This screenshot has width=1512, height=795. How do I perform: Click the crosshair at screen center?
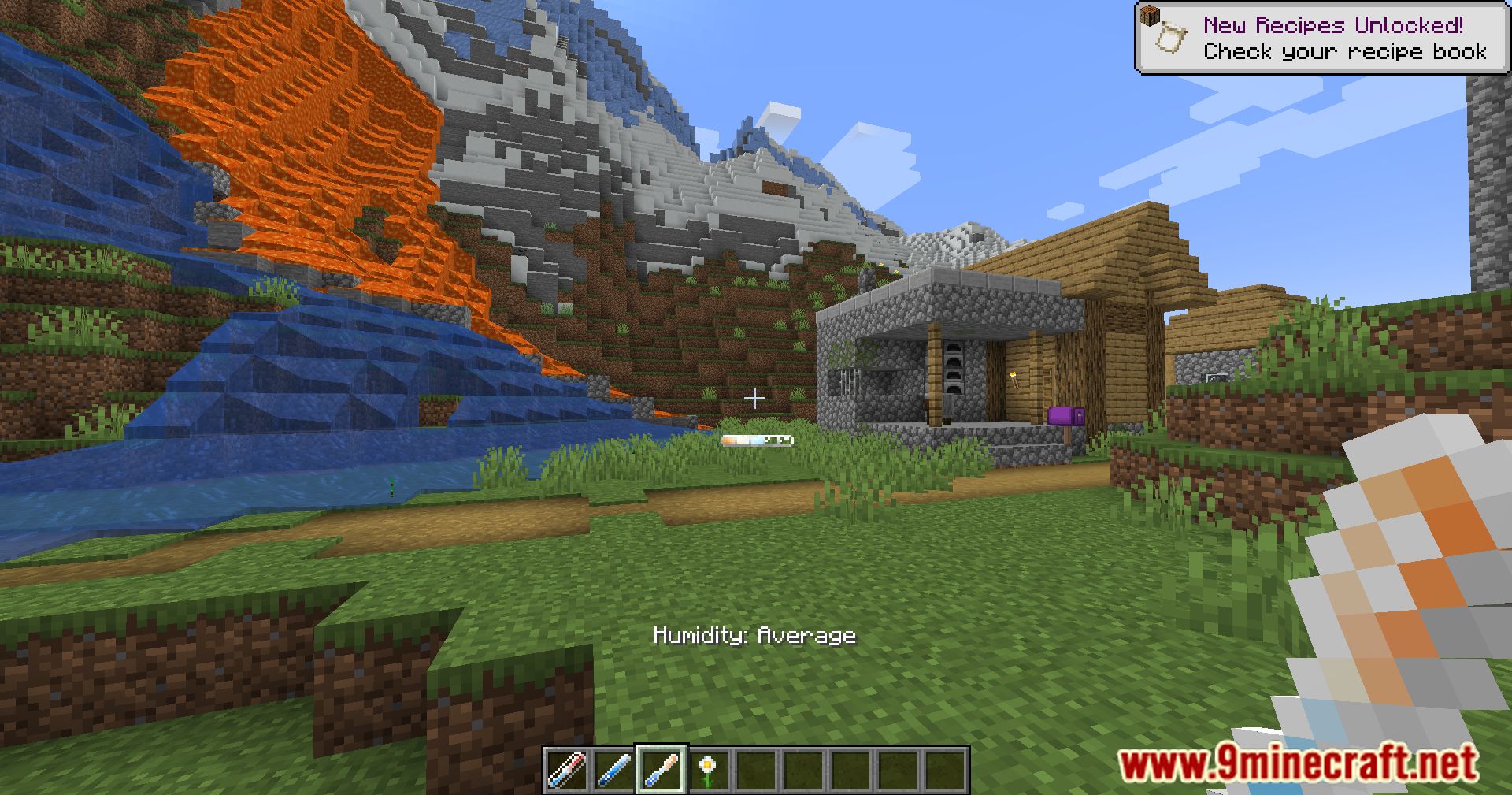[x=755, y=398]
